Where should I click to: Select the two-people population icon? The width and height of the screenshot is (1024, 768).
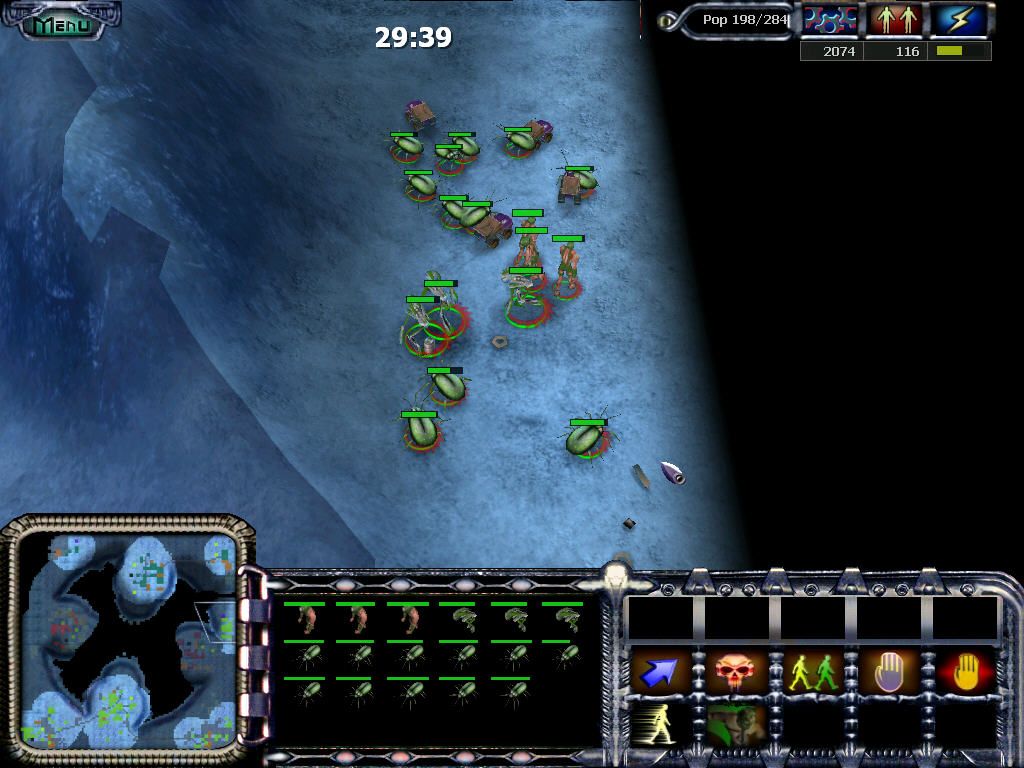point(894,20)
